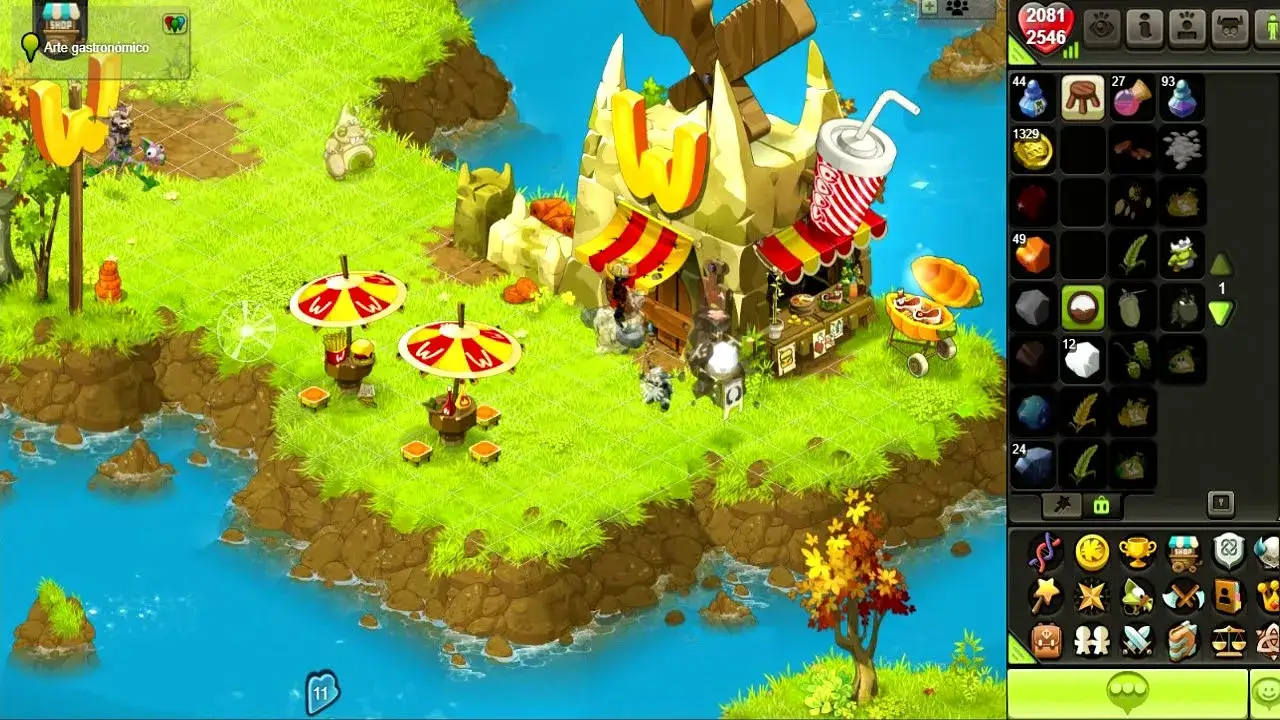This screenshot has width=1280, height=720.
Task: Click the golden kama coin icon
Action: (1092, 554)
